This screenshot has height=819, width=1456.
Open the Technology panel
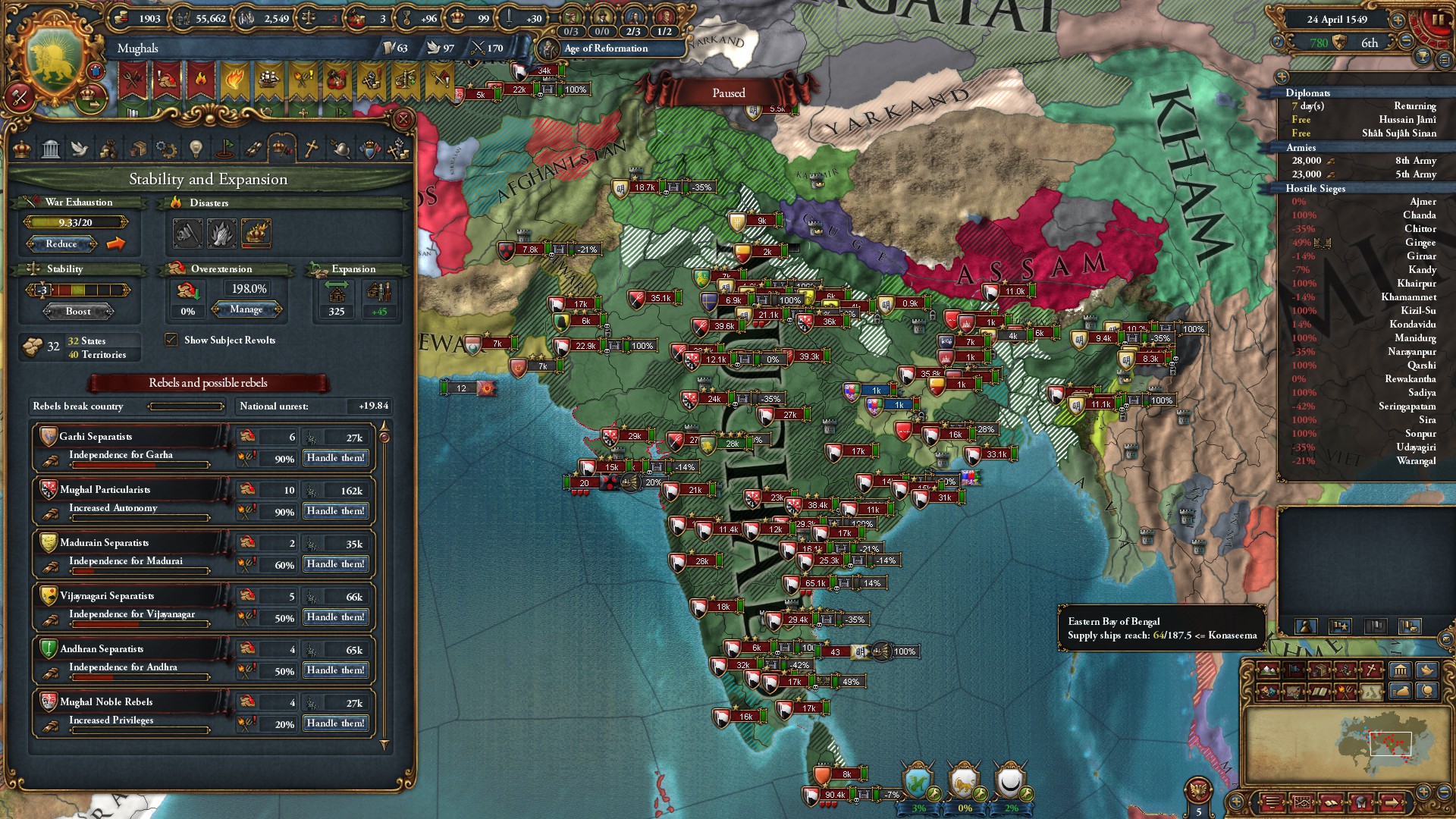click(x=166, y=148)
